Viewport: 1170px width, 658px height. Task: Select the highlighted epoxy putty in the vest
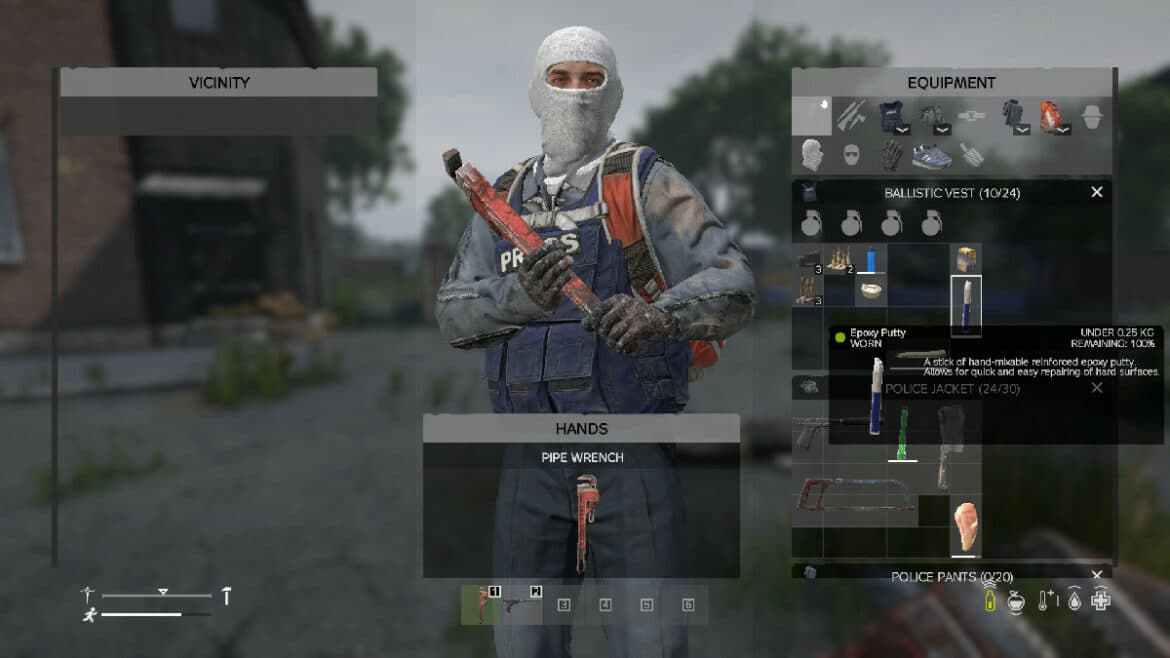pyautogui.click(x=966, y=305)
